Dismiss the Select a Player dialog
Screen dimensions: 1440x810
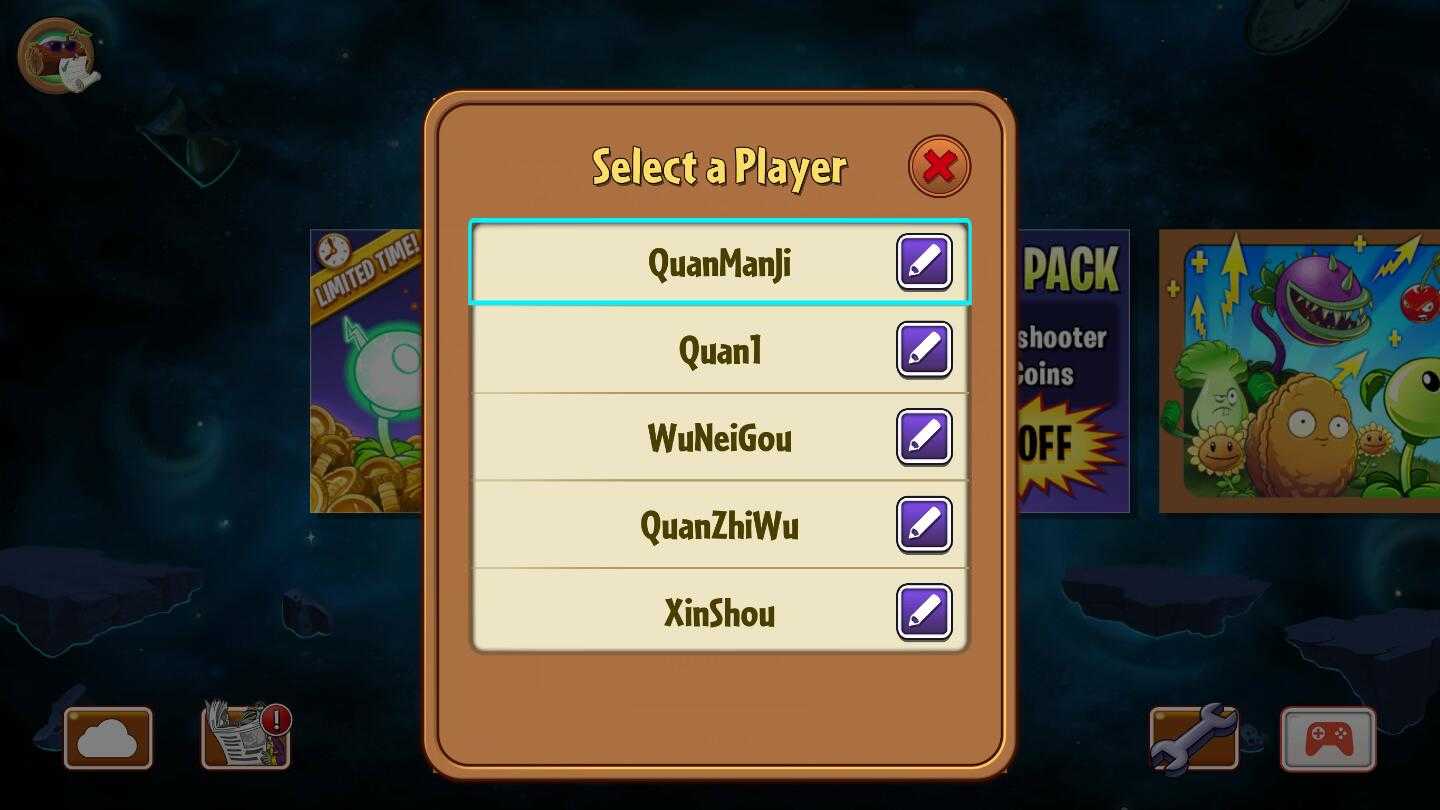click(x=937, y=166)
